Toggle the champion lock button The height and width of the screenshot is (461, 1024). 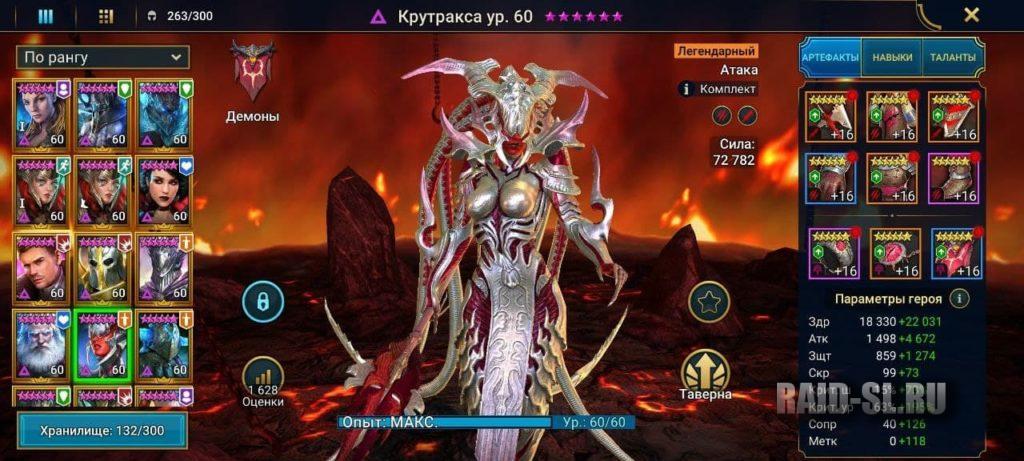click(x=264, y=301)
